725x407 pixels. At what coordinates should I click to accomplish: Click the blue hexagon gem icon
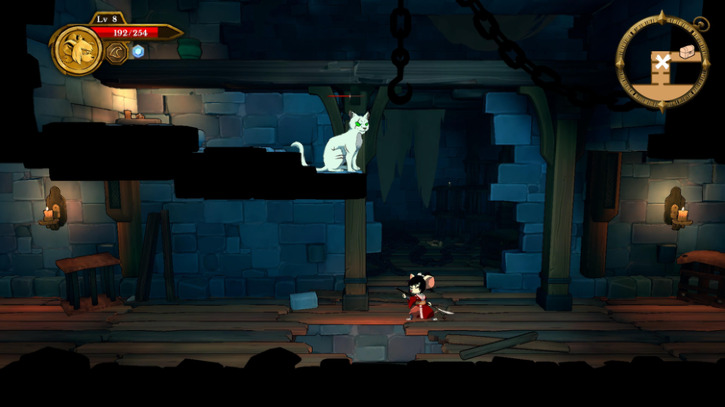pyautogui.click(x=139, y=52)
